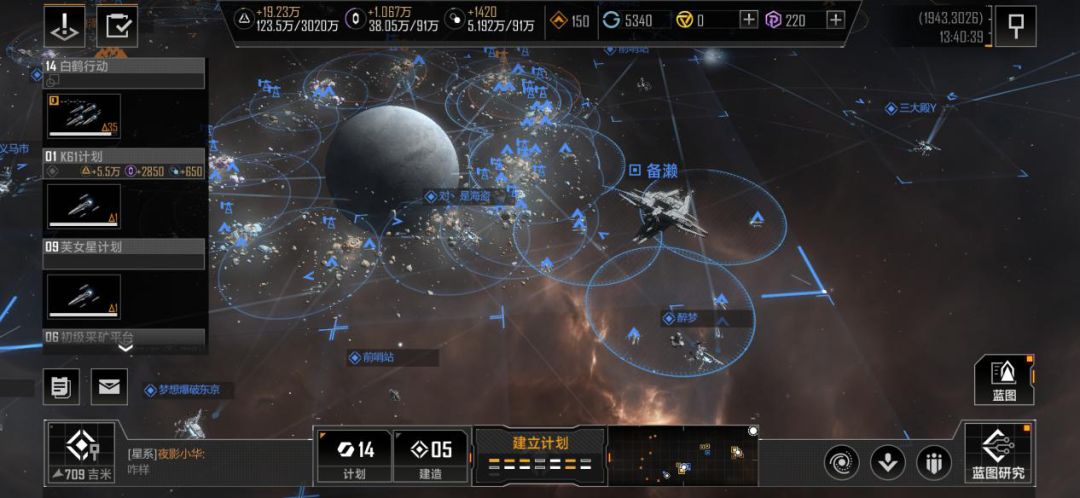Open the alliance members round icon
This screenshot has width=1080, height=498.
[934, 462]
